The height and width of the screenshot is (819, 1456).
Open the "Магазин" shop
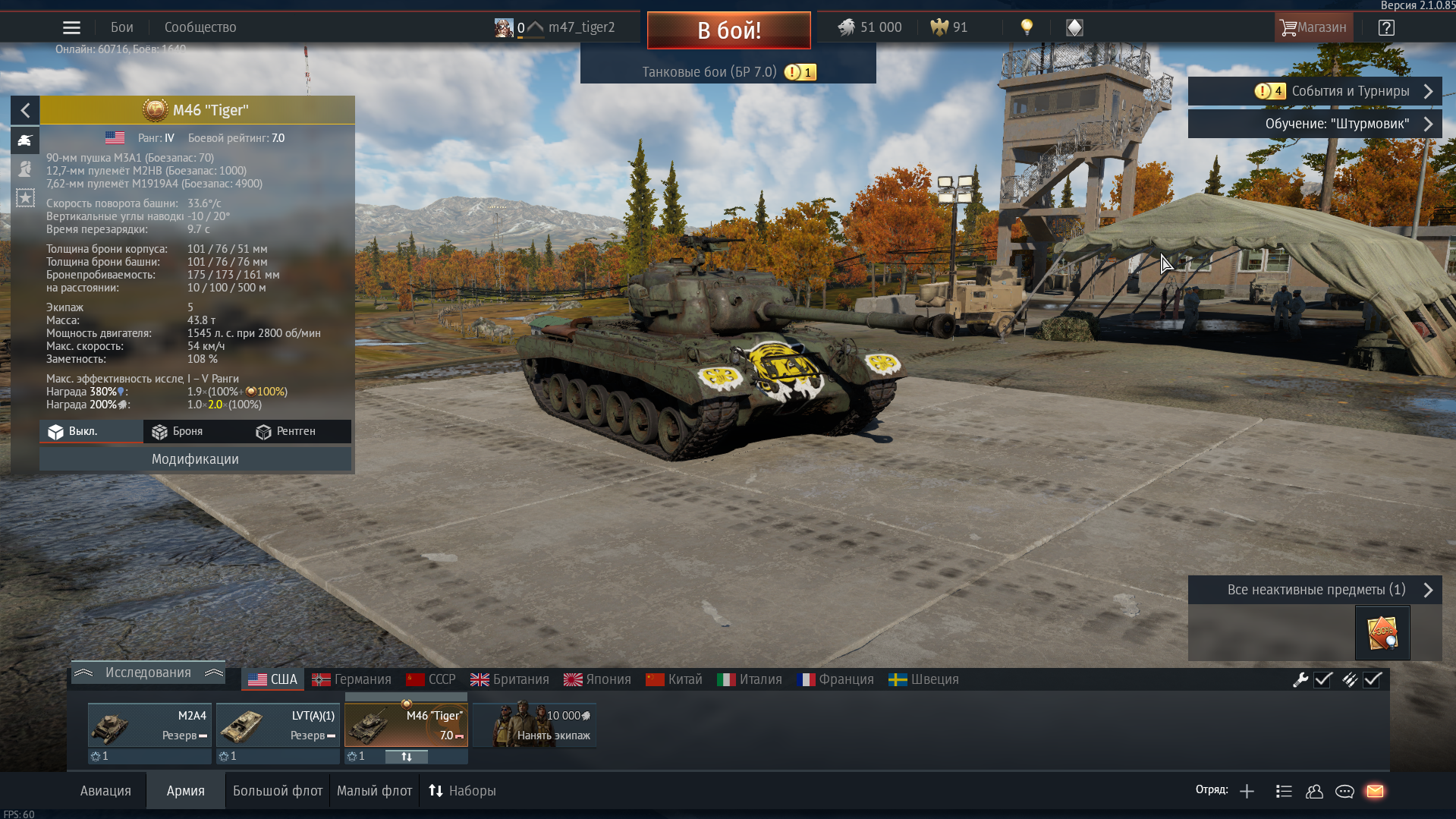(1313, 27)
